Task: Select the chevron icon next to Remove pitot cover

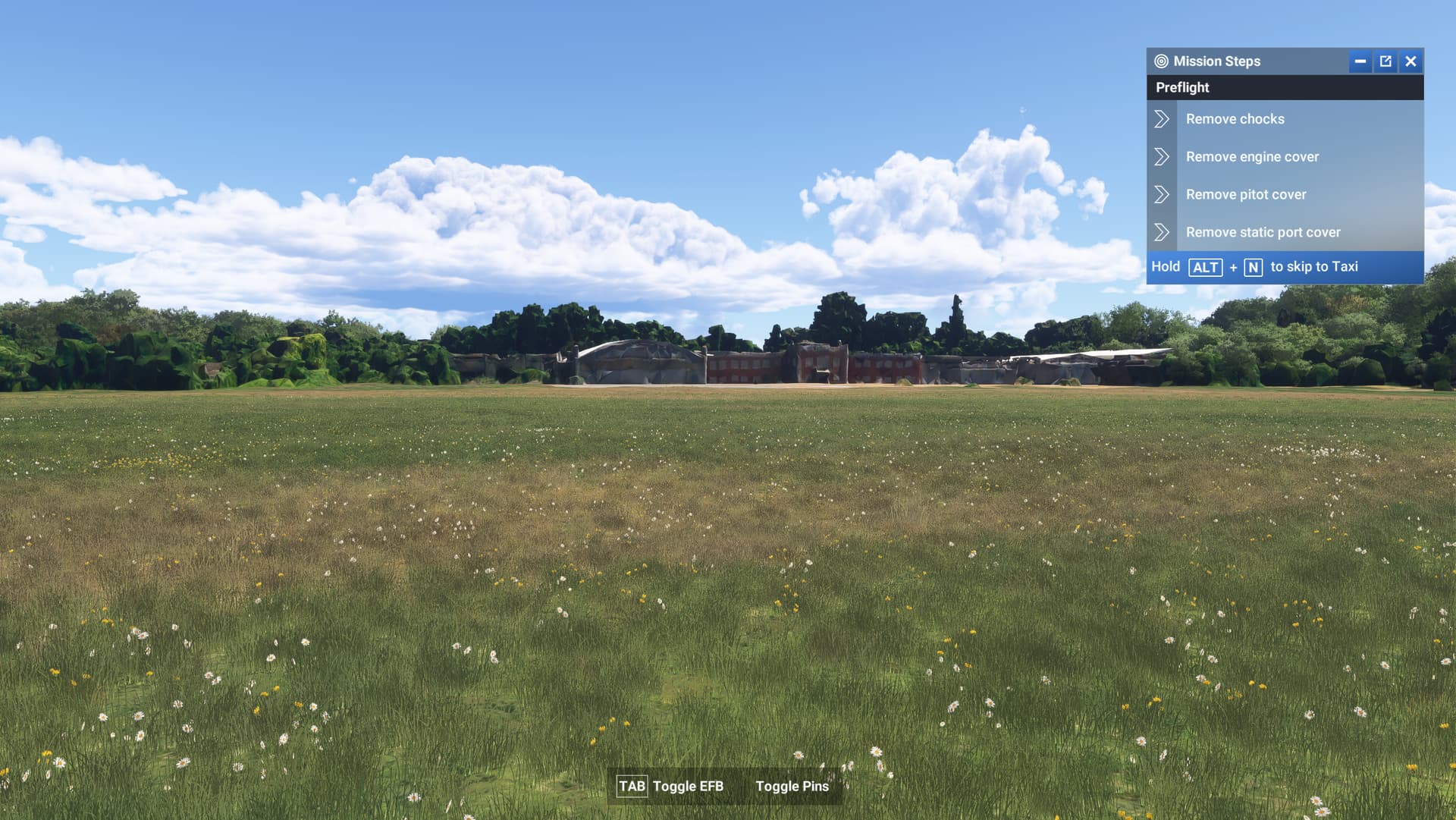Action: point(1162,194)
